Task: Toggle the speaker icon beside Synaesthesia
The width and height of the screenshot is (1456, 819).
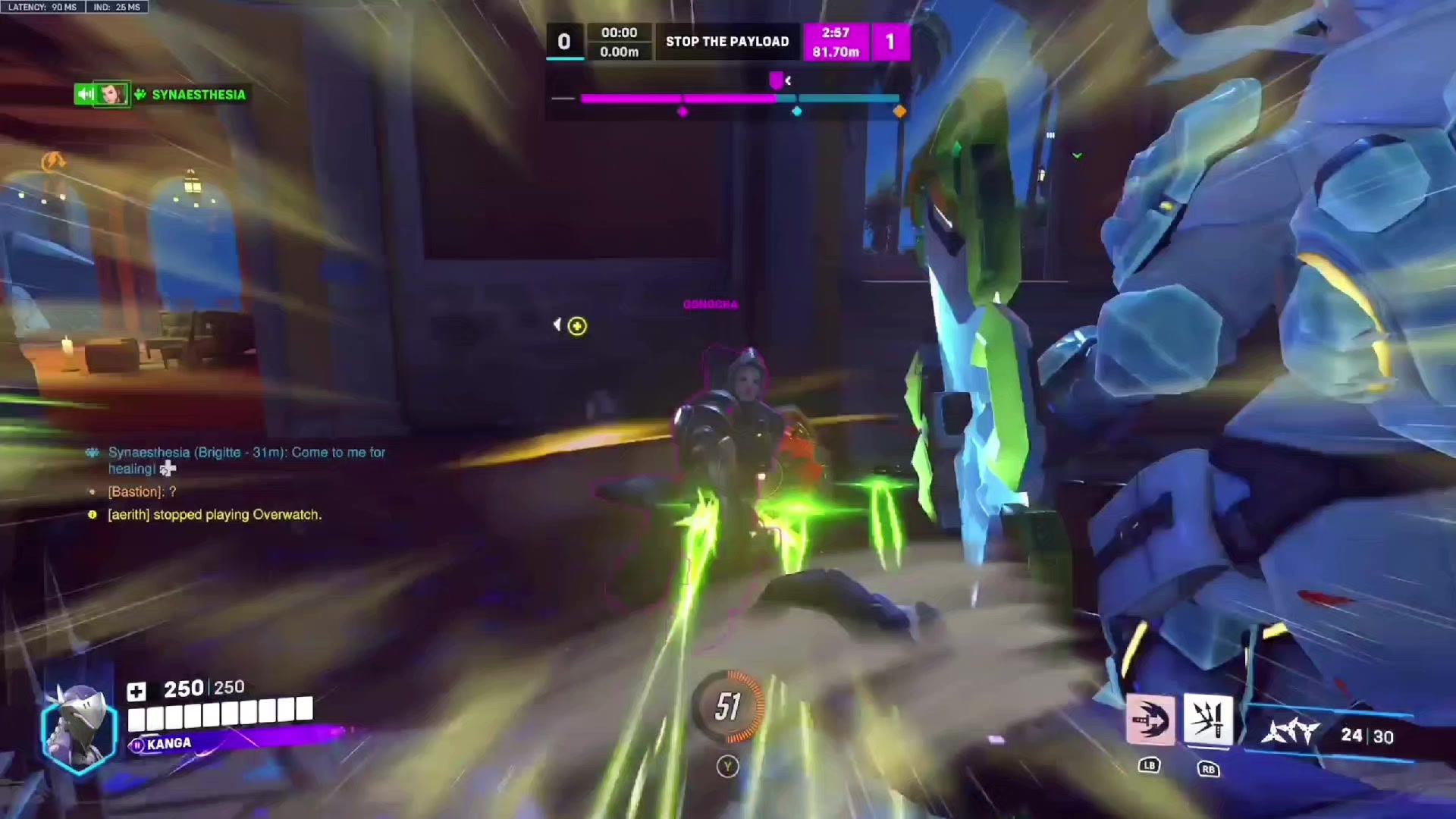Action: (83, 94)
